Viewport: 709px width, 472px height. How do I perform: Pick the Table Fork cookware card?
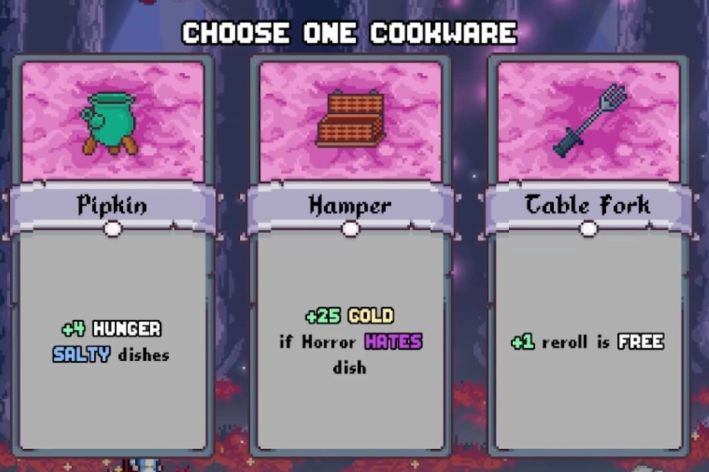(588, 255)
